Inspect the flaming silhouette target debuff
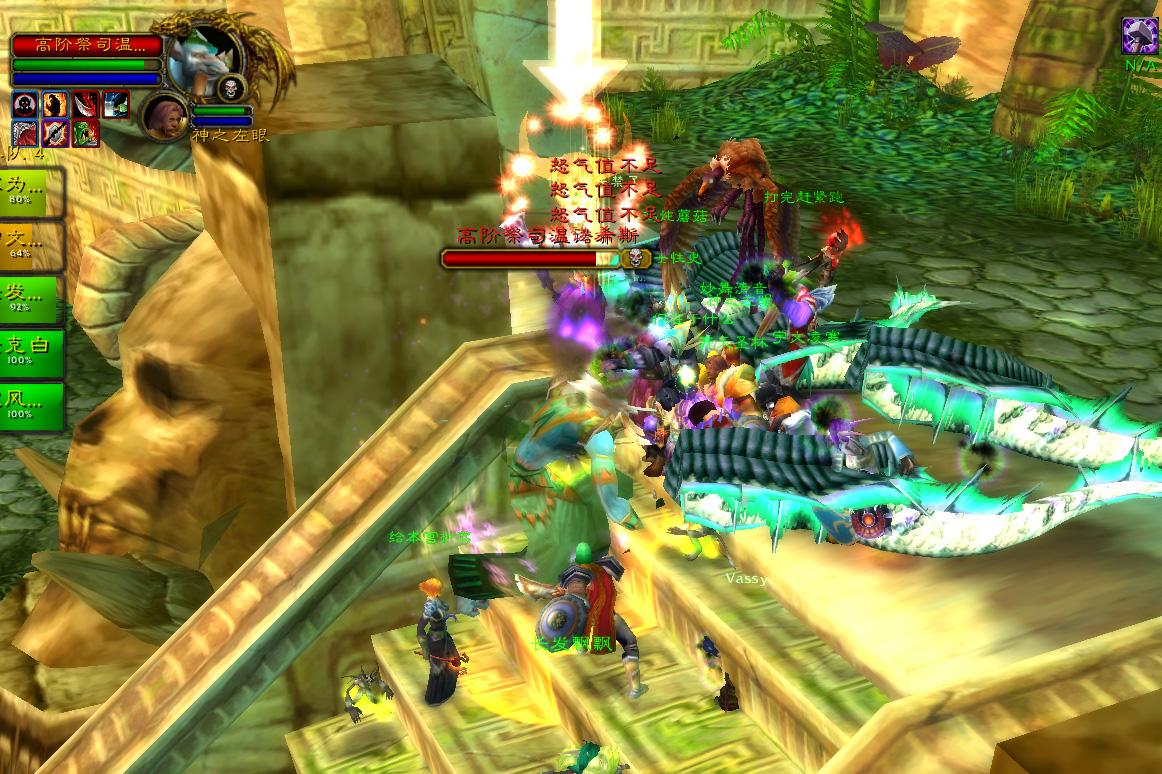The width and height of the screenshot is (1162, 774). 55,104
